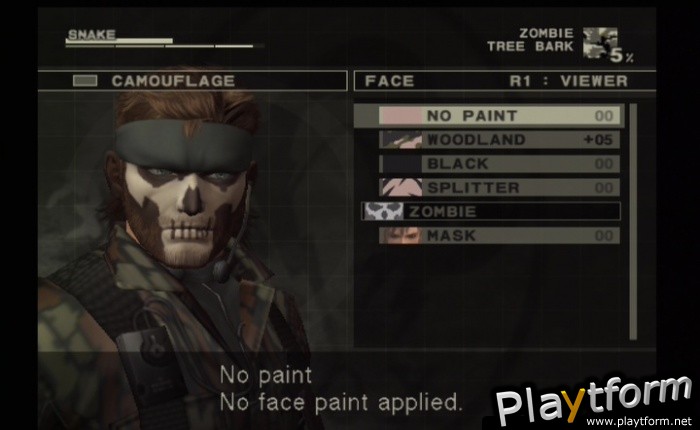Apply the Zombie face paint
The width and height of the screenshot is (700, 430).
coord(490,212)
